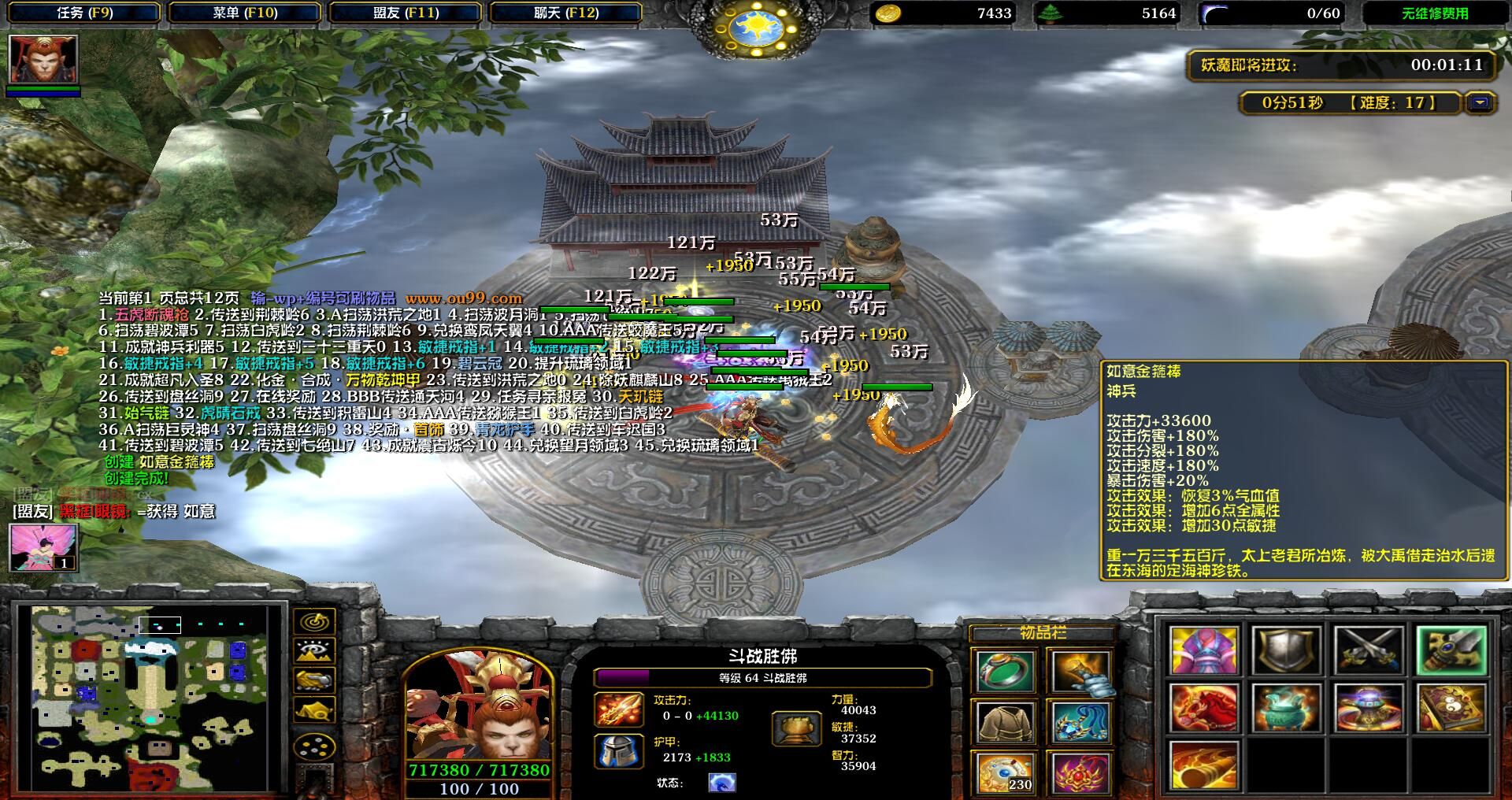This screenshot has height=800, width=1512.
Task: Open the 聊天 (F12) chat log
Action: coord(565,13)
